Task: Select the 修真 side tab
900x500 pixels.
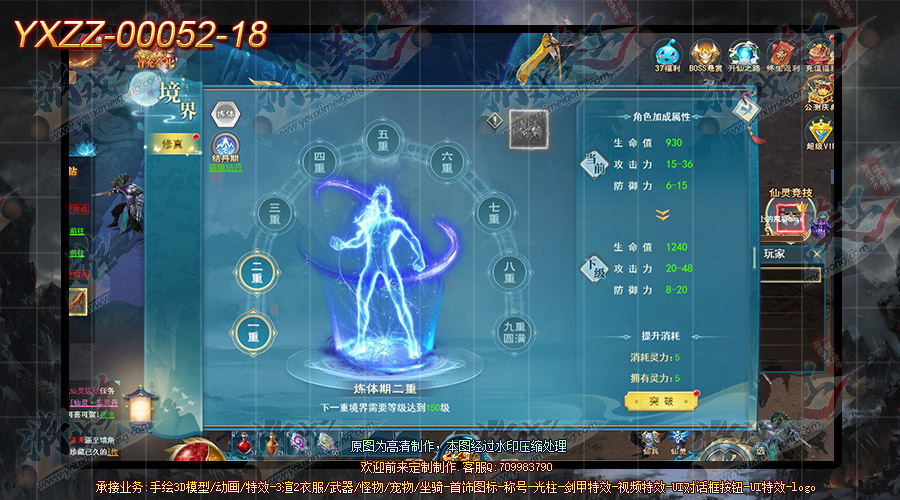Action: (x=173, y=144)
